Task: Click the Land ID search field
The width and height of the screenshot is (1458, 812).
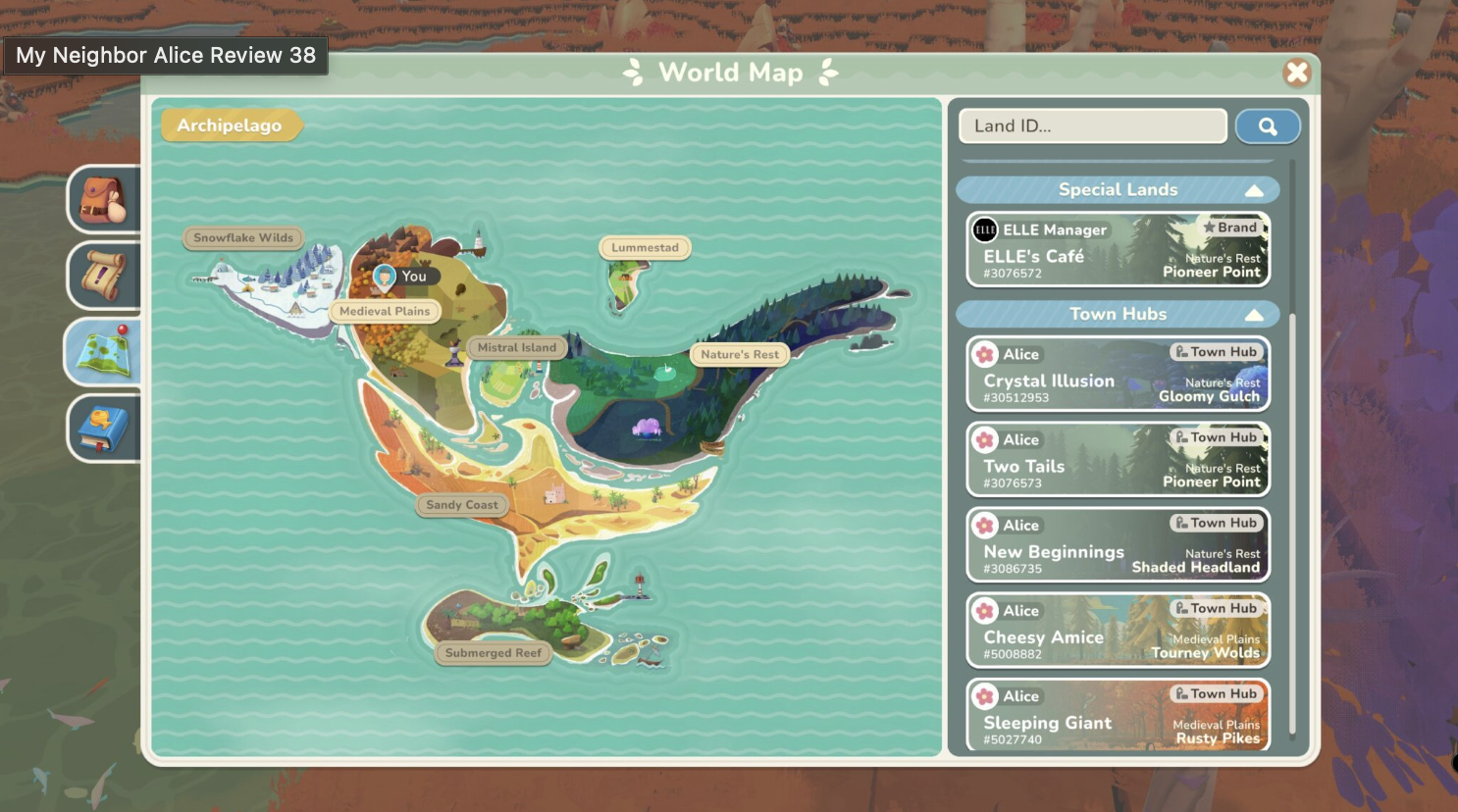Action: [x=1092, y=126]
